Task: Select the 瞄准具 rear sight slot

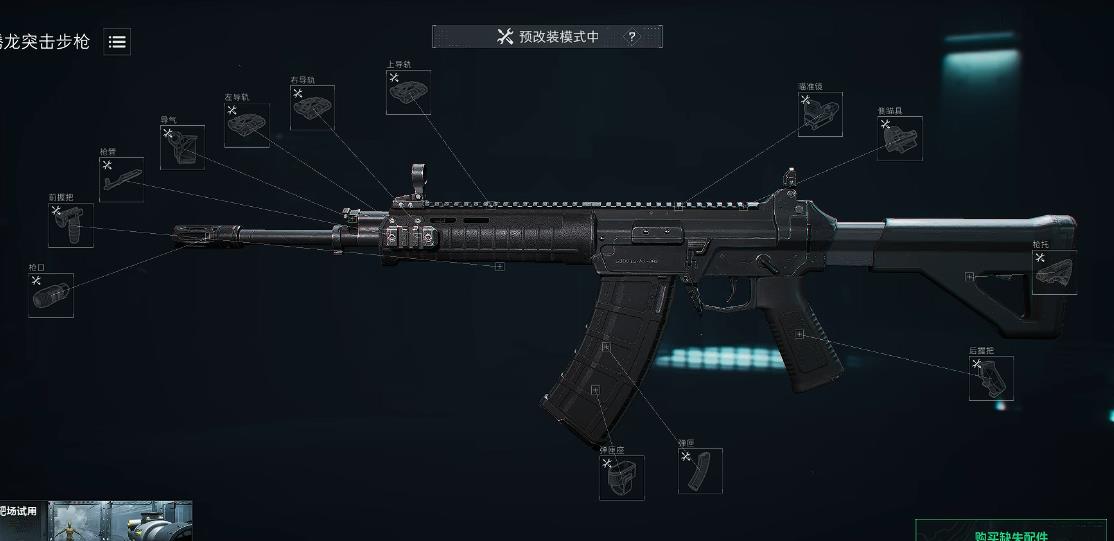Action: (900, 139)
